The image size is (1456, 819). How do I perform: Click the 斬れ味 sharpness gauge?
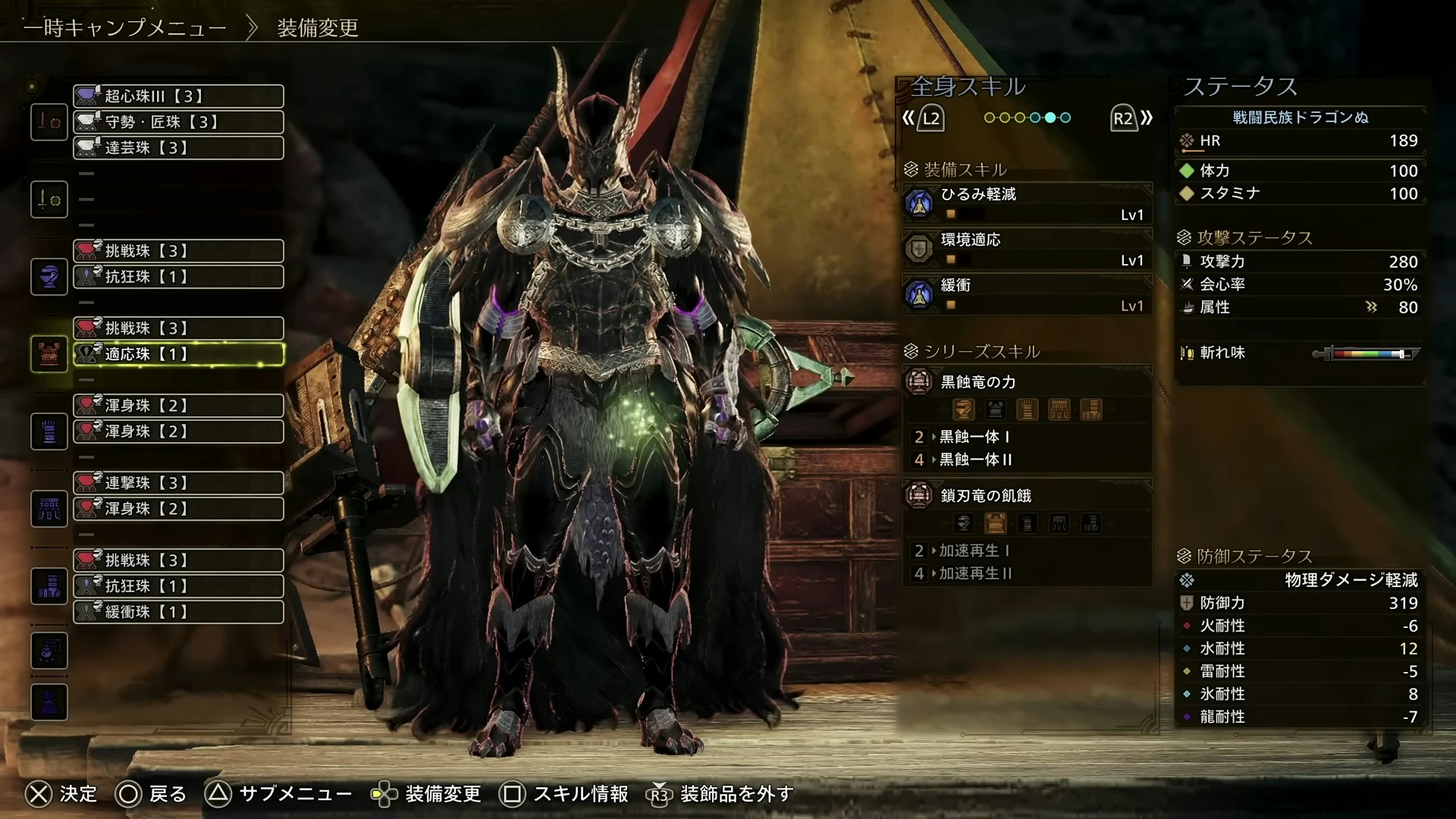coord(1365,353)
